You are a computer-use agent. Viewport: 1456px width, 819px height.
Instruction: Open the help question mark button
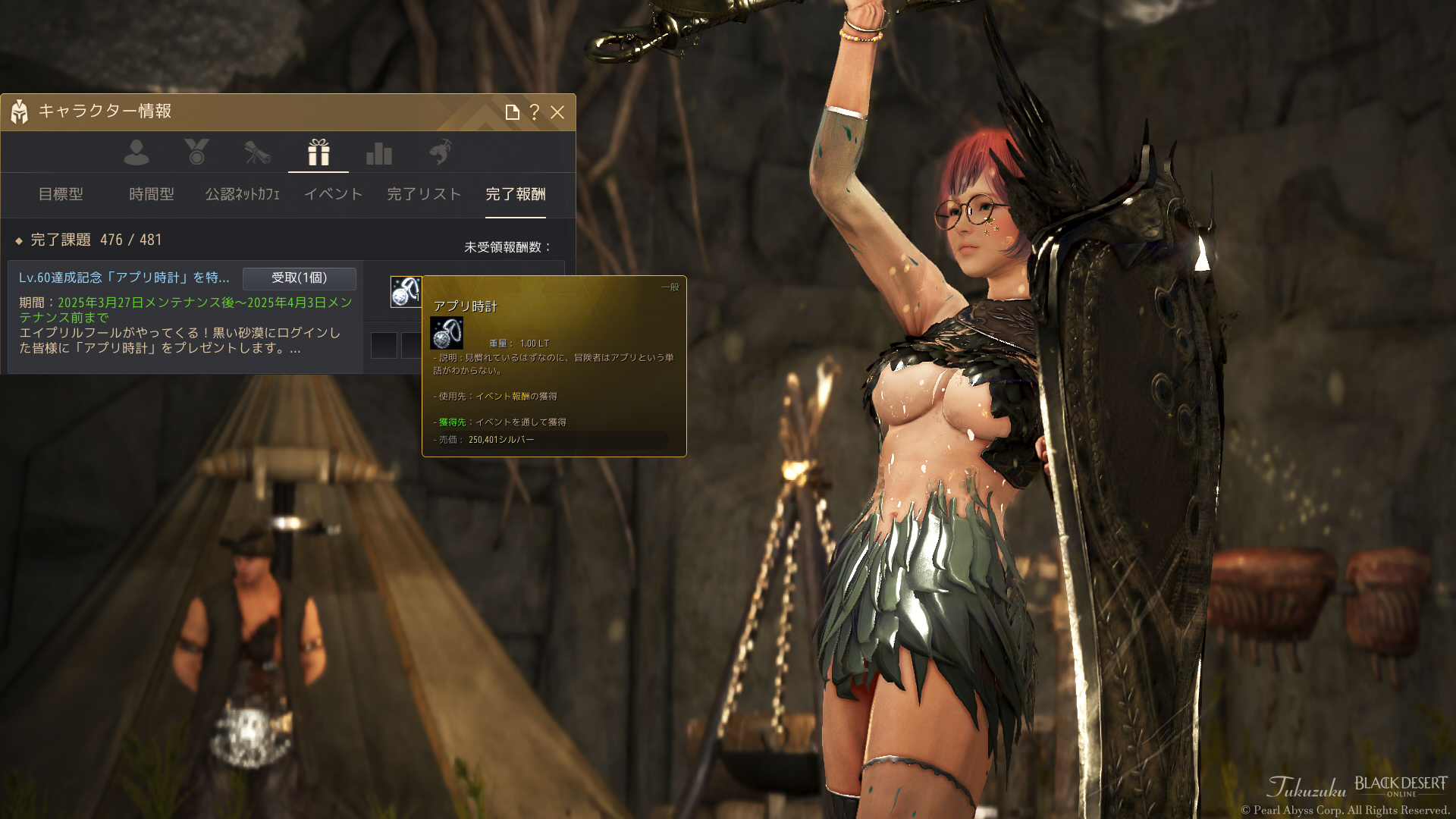tap(535, 112)
